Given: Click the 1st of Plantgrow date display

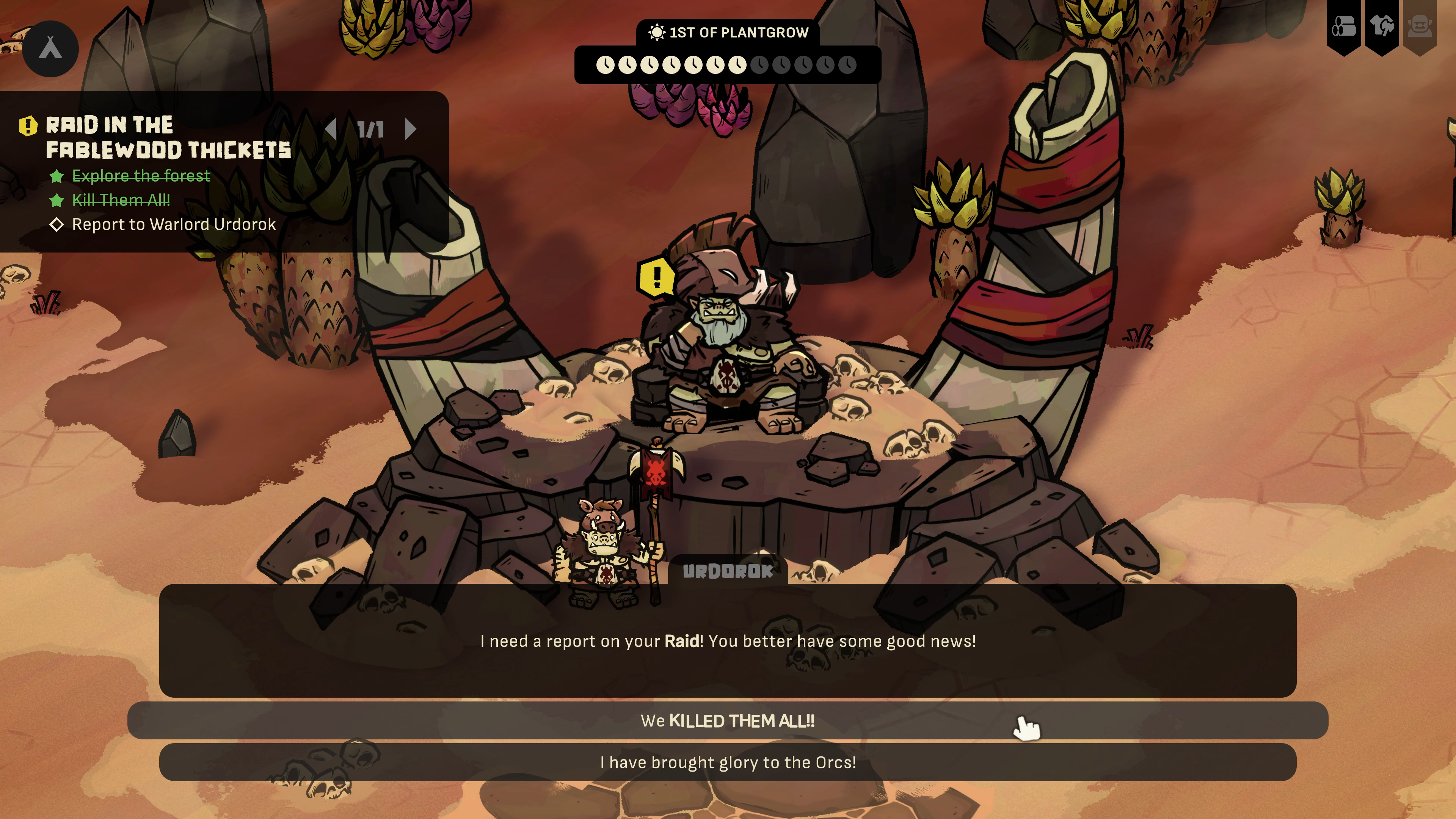Looking at the screenshot, I should pyautogui.click(x=728, y=33).
